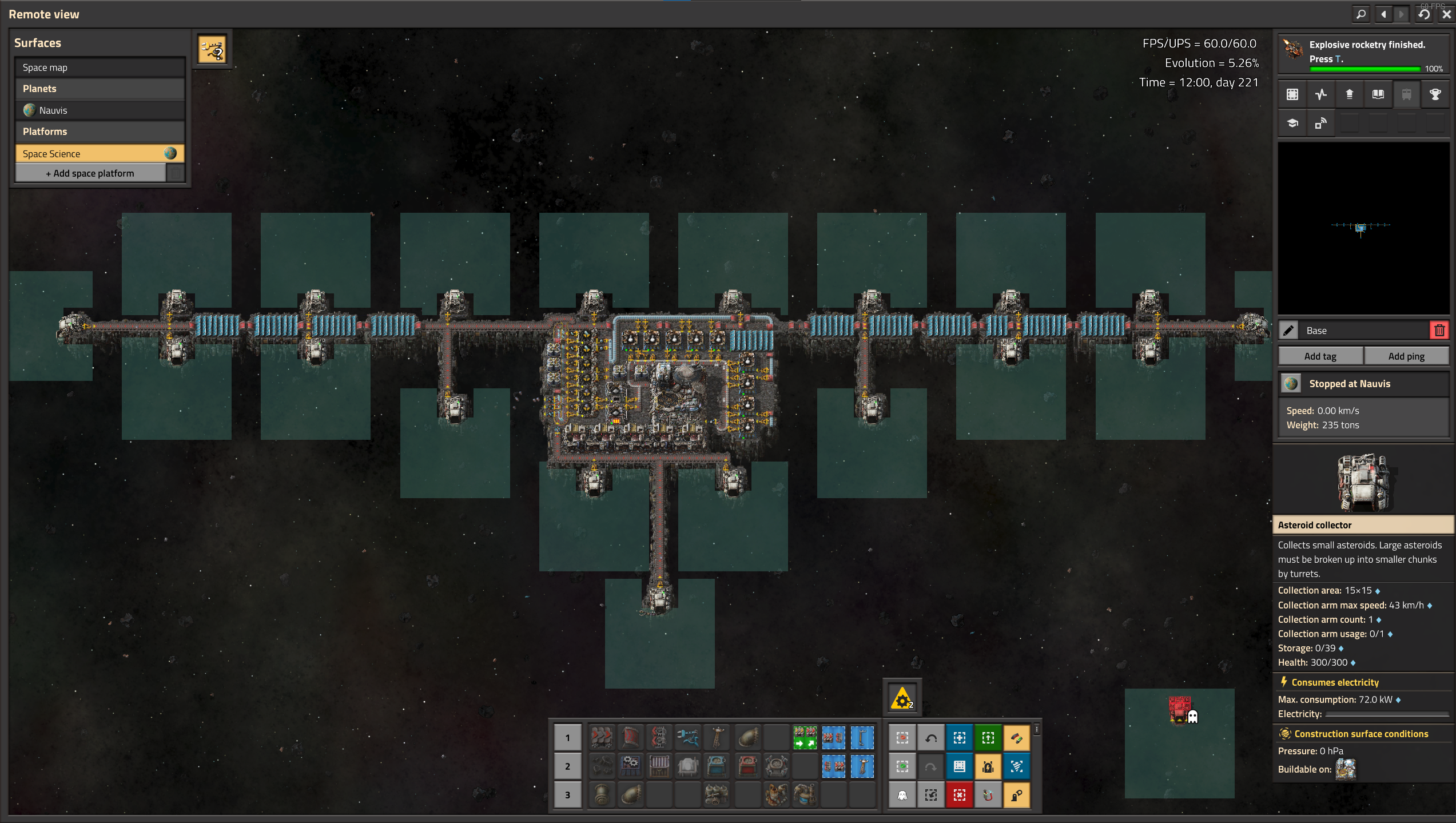1456x823 pixels.
Task: Open the magnifying glass search
Action: tap(1362, 14)
